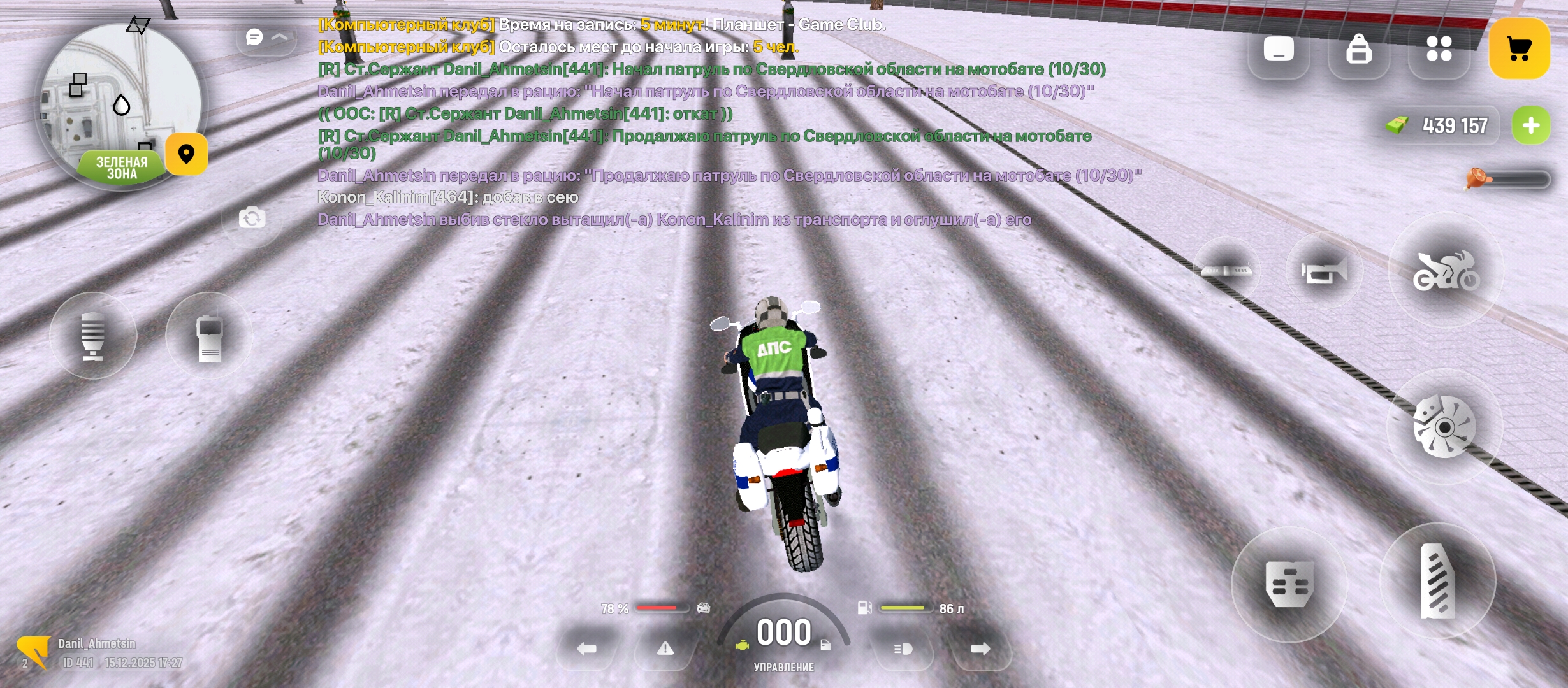Toggle the chat bubble collapse button
The height and width of the screenshot is (688, 1568).
coord(266,38)
